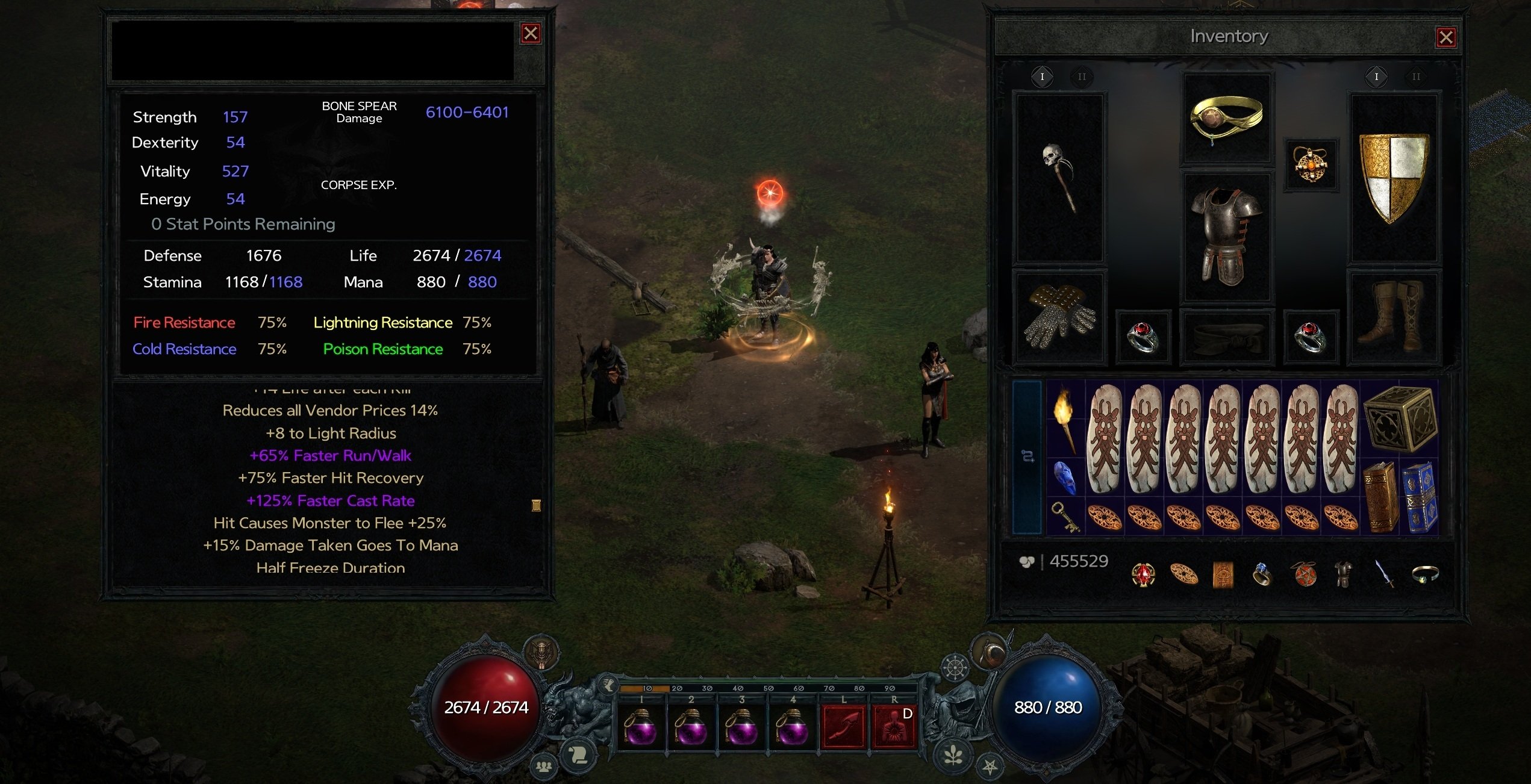Image resolution: width=1531 pixels, height=784 pixels.
Task: Click the gold amount button
Action: pyautogui.click(x=1027, y=562)
